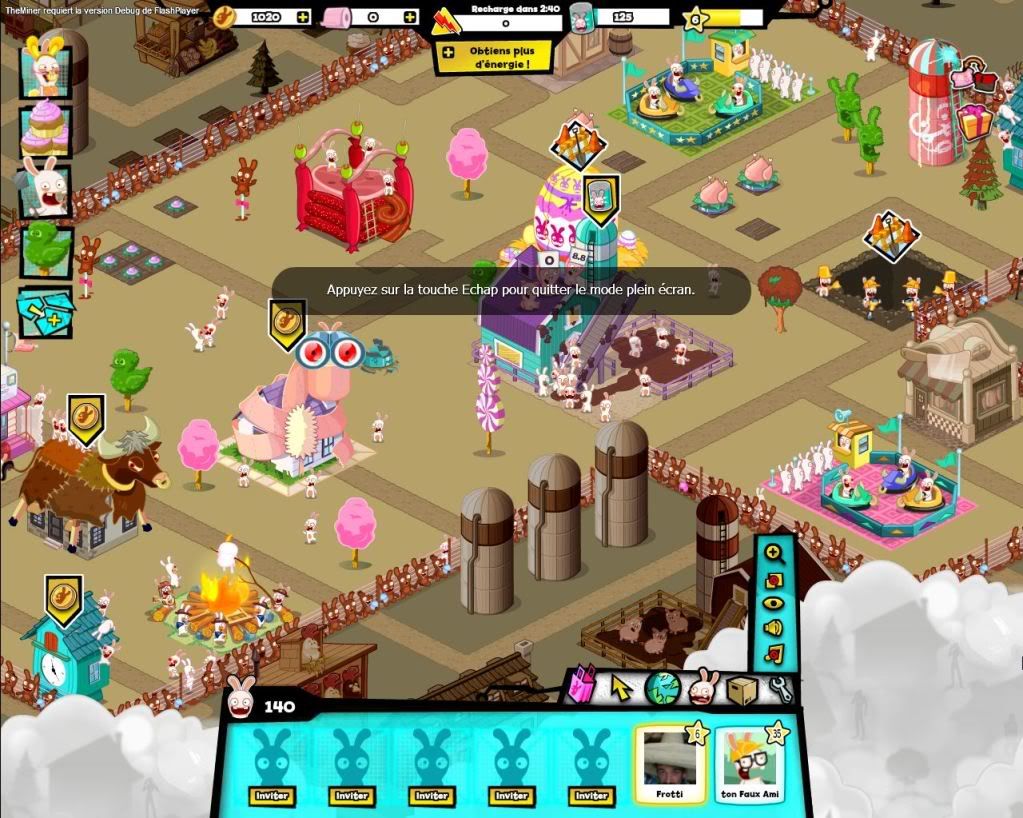Open the green duck topiary quest icon

(x=46, y=250)
